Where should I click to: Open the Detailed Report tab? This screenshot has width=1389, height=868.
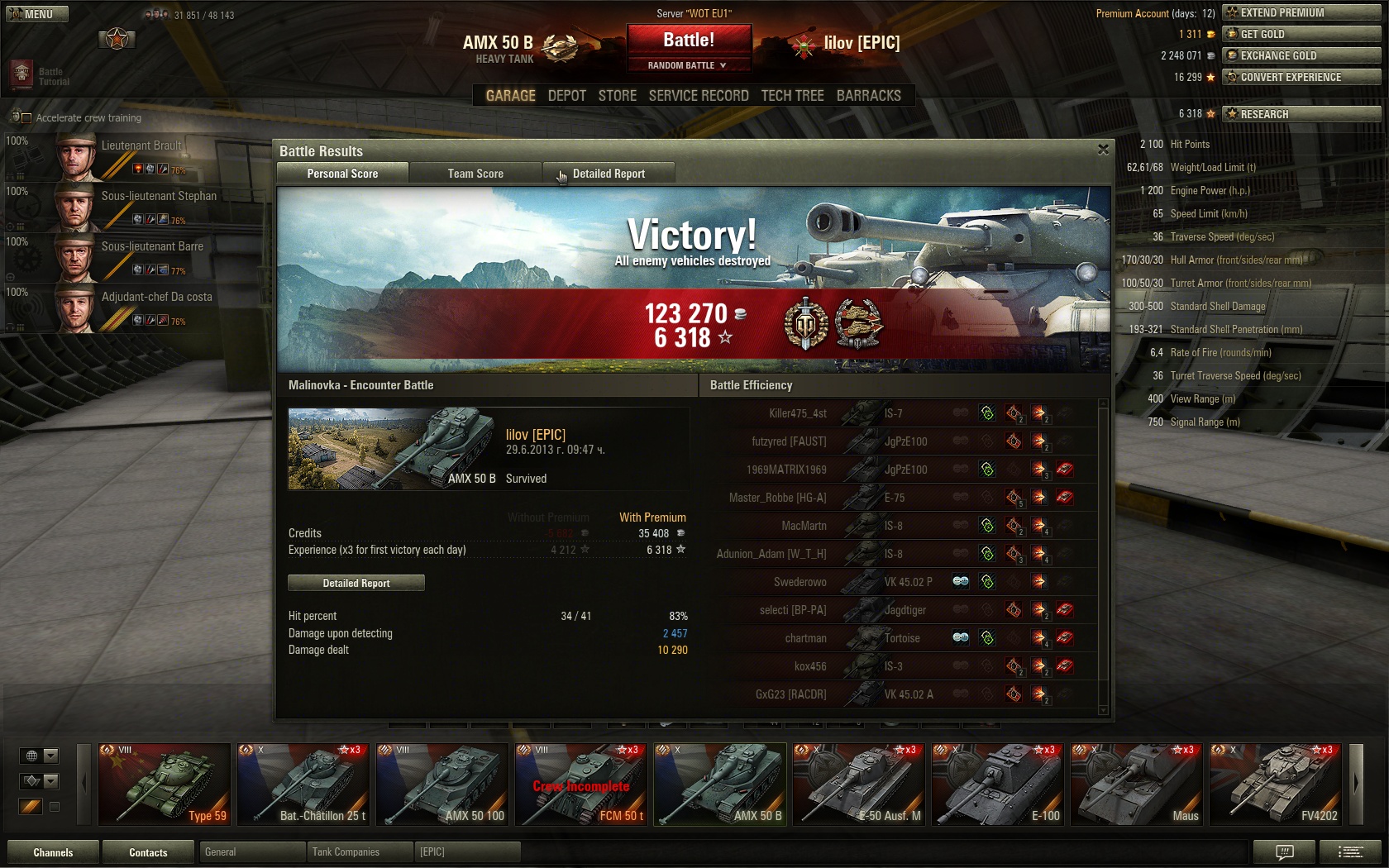[609, 174]
